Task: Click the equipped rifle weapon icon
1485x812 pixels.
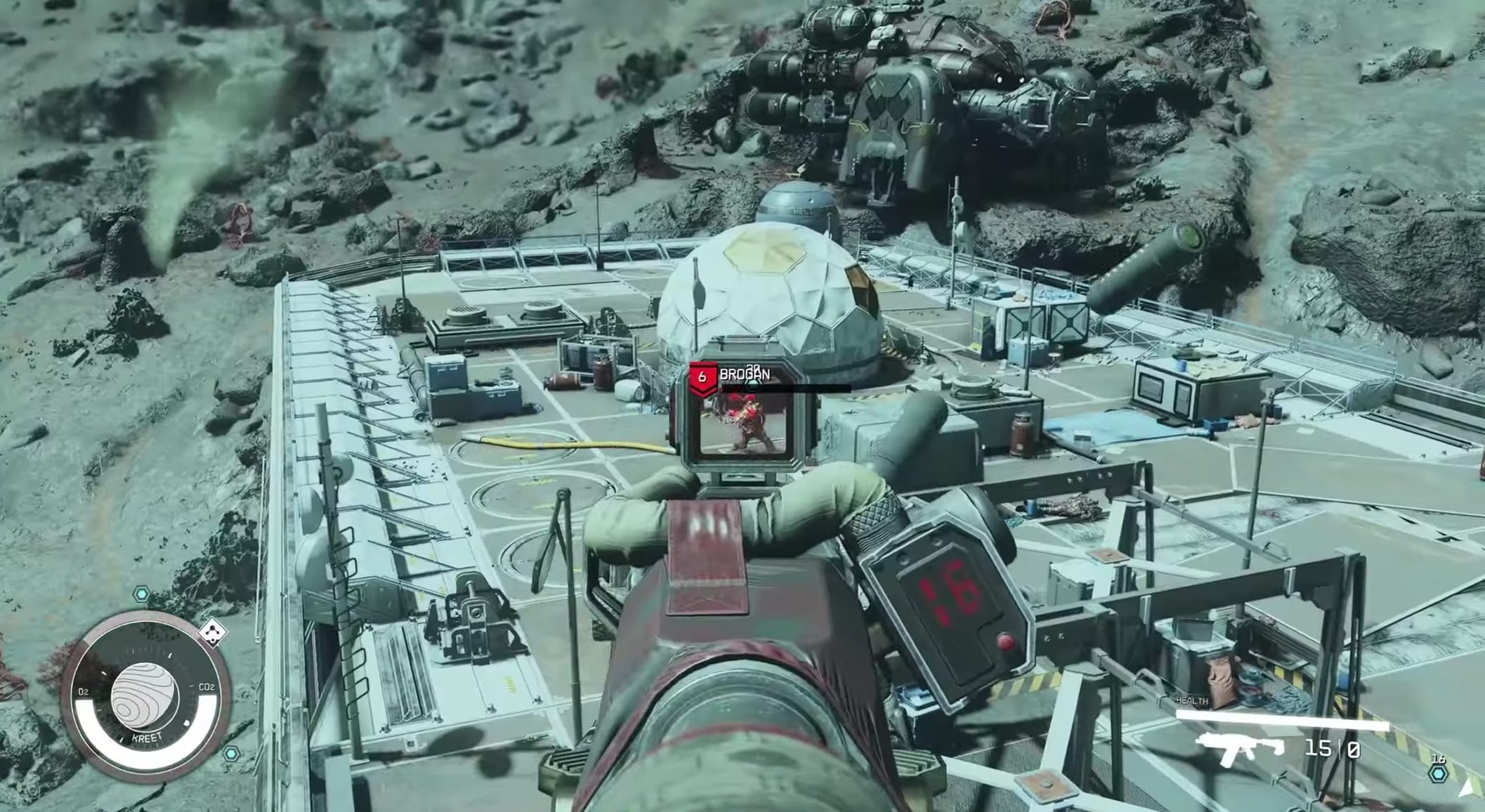Action: [1239, 749]
